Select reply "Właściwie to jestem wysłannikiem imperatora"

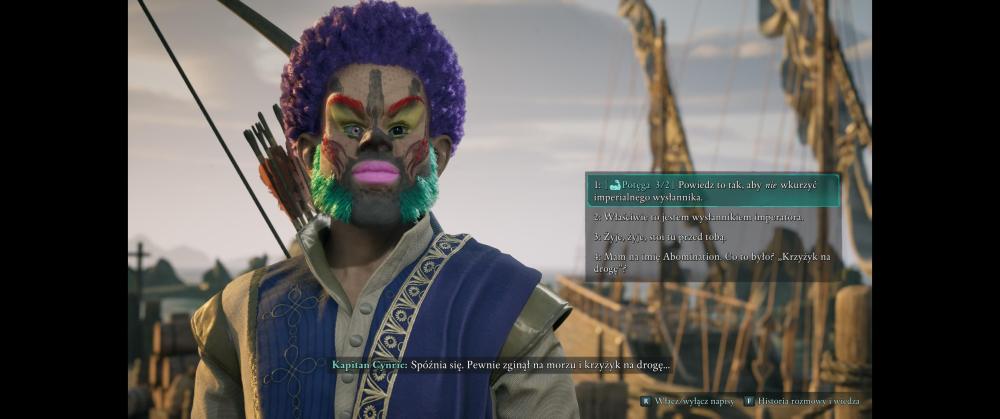(x=698, y=216)
